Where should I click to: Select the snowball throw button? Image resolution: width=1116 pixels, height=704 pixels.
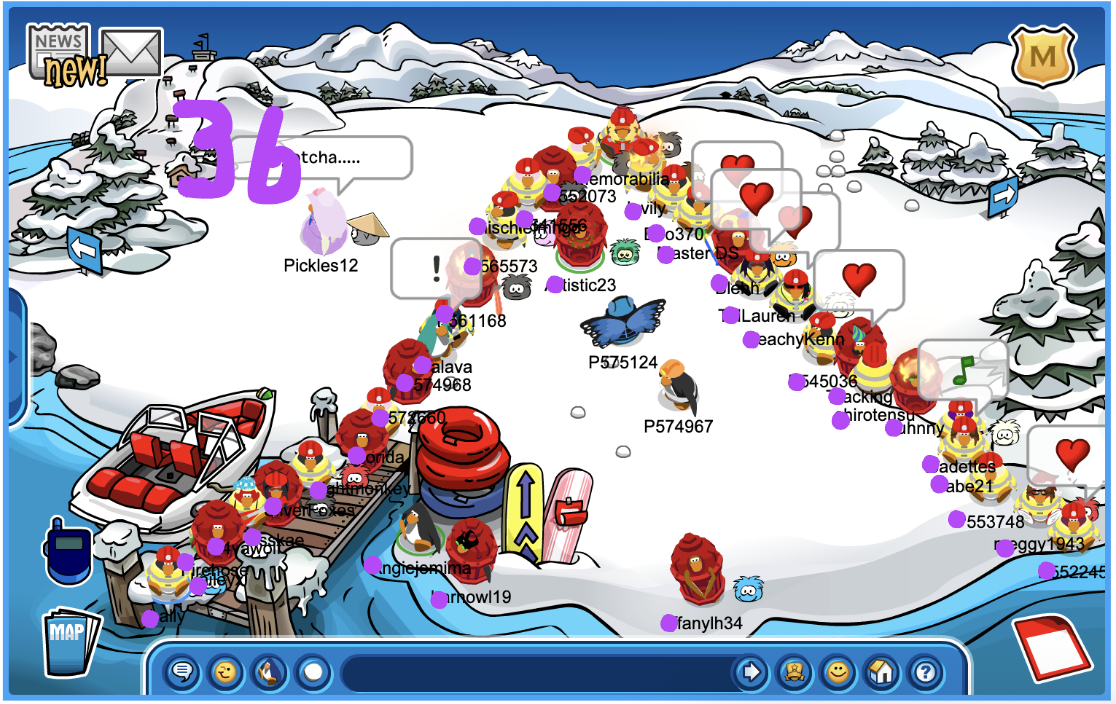click(312, 671)
